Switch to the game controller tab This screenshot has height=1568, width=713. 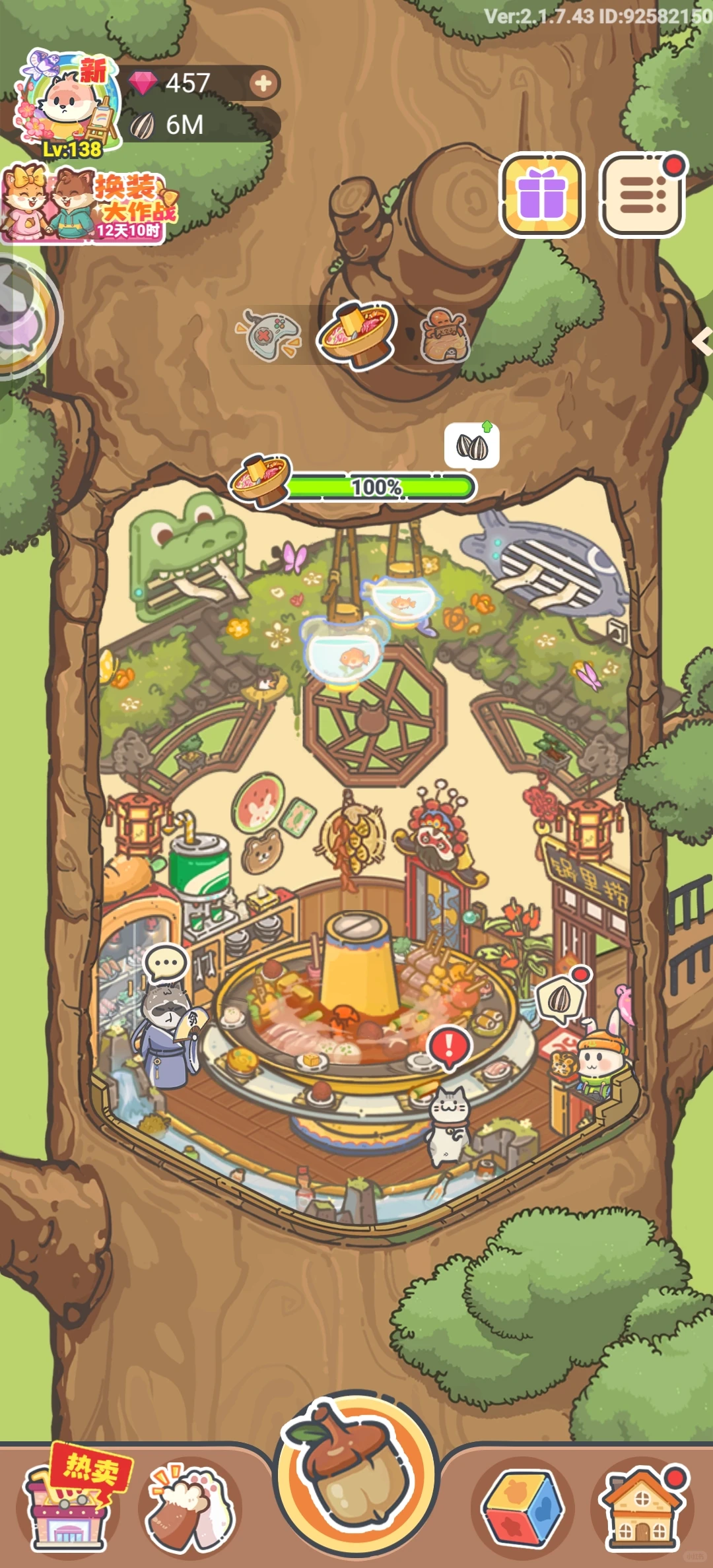(269, 334)
